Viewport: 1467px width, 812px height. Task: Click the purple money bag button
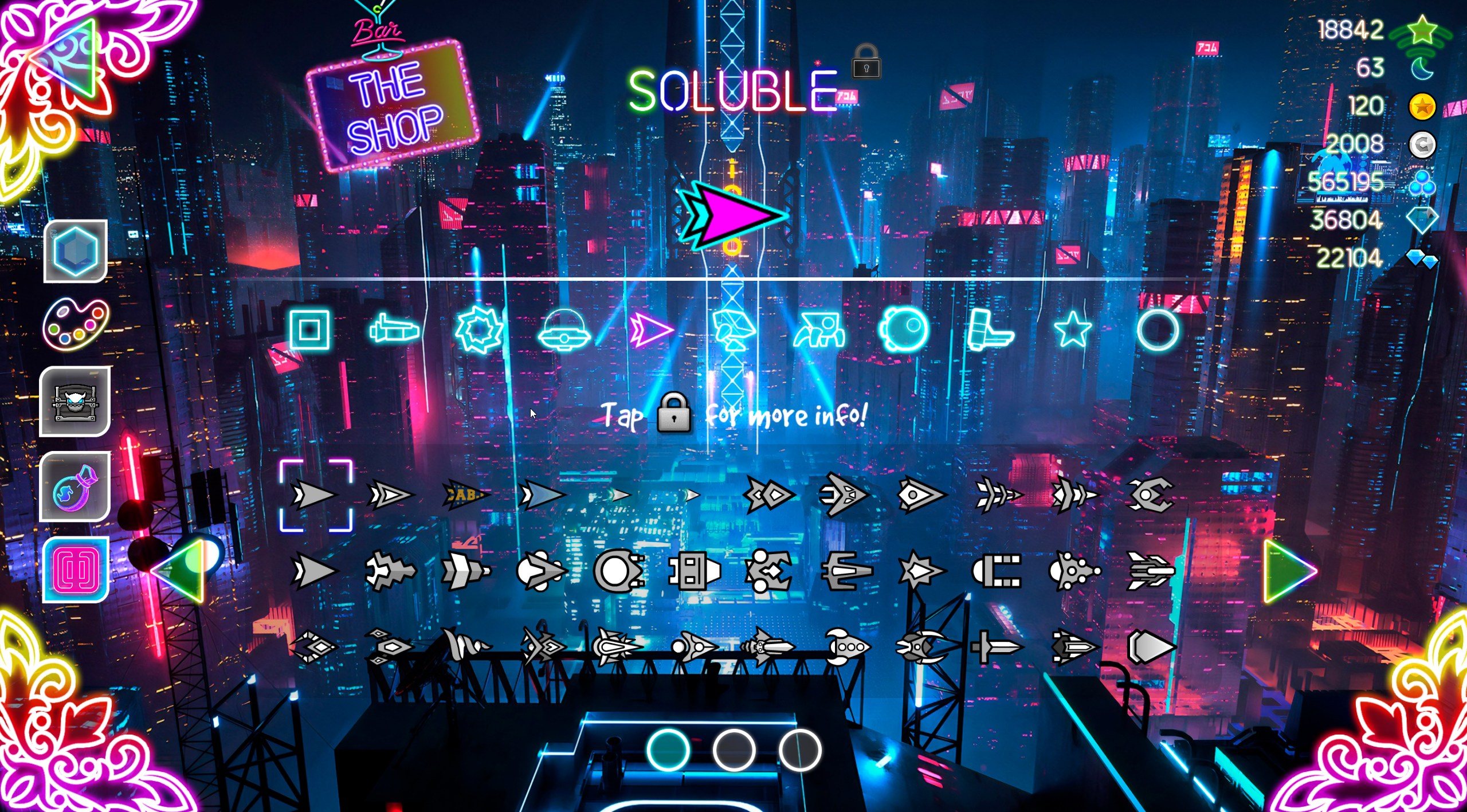75,487
